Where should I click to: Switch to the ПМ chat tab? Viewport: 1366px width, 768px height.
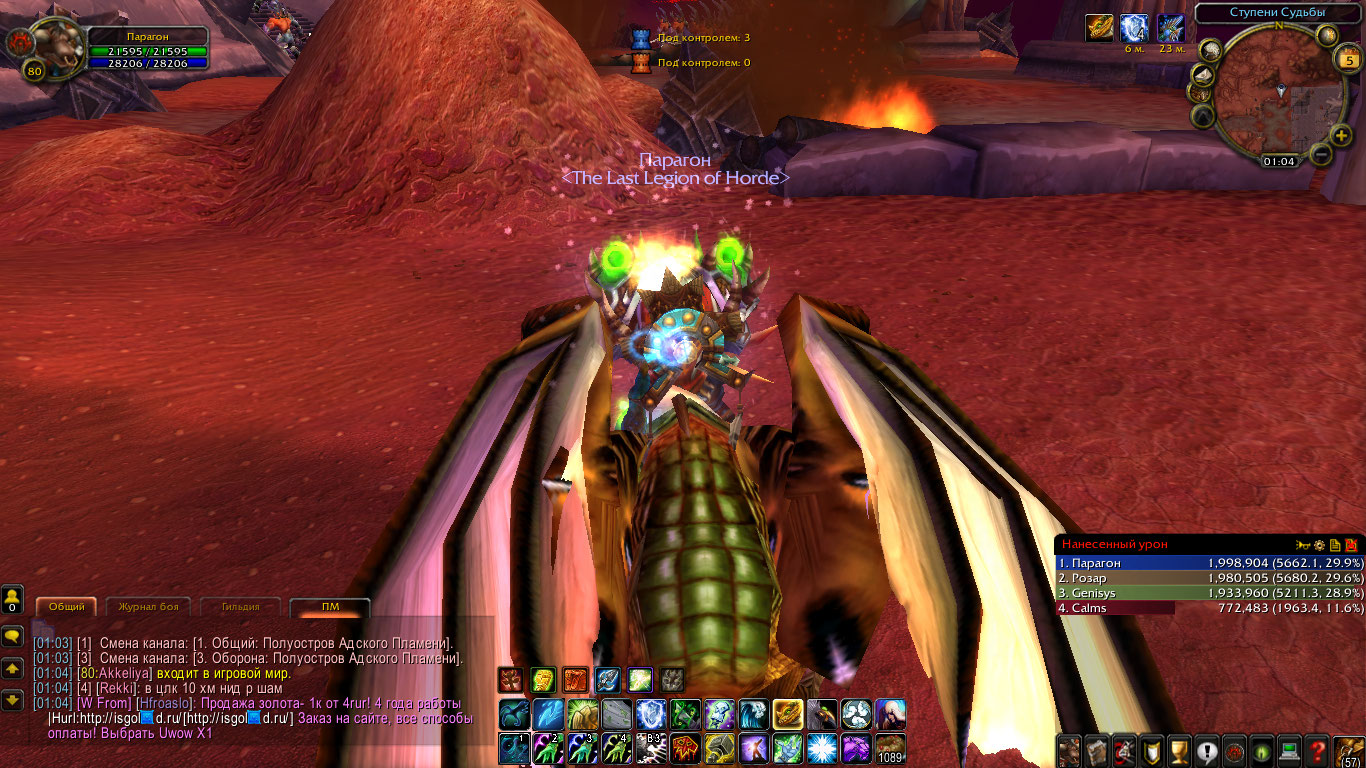tap(329, 607)
